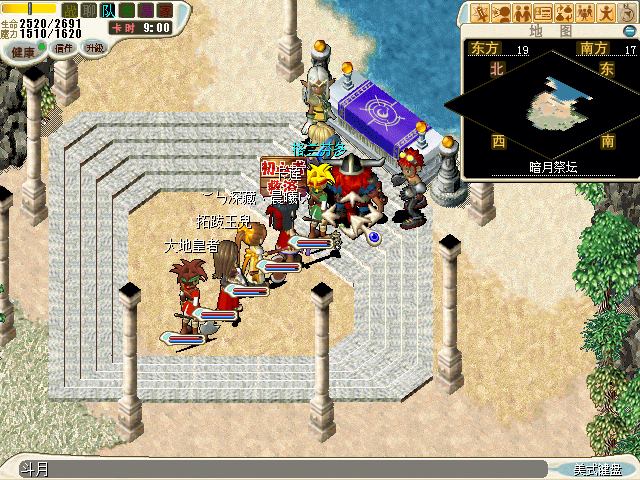The height and width of the screenshot is (480, 640).
Task: Open the two-people team icon
Action: click(522, 13)
